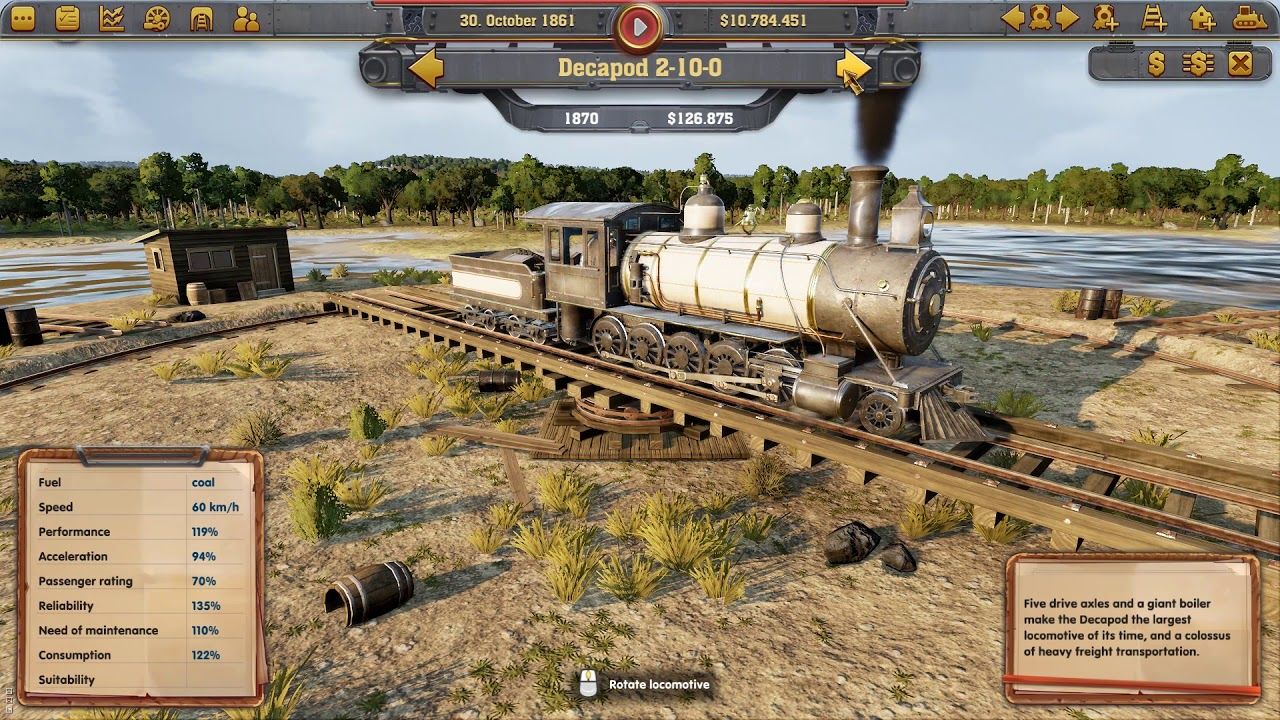
Task: Open the tunnel and track icon
Action: coord(202,18)
